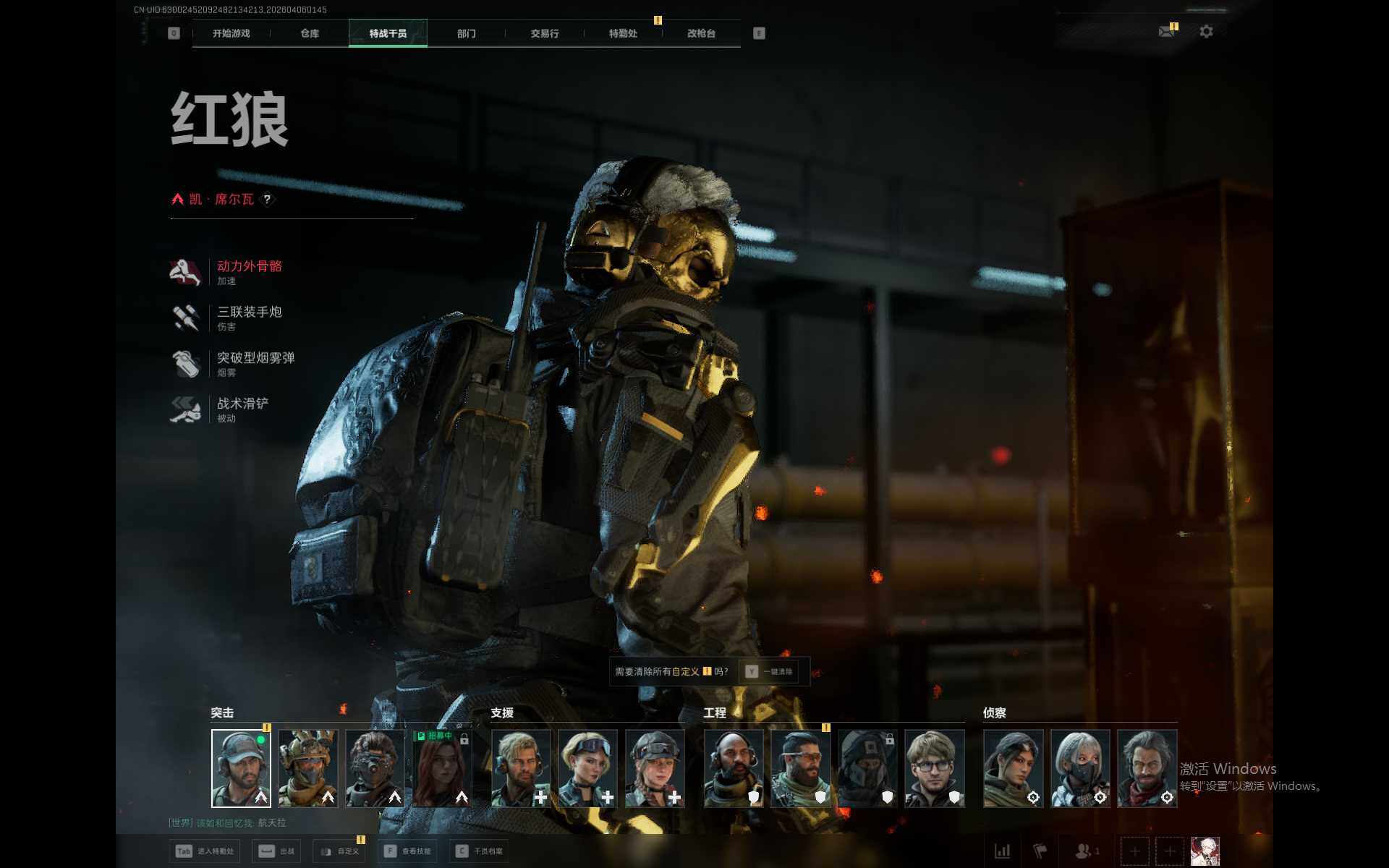The image size is (1389, 868).
Task: Open the 改枪台 gunsmith tab
Action: coord(701,33)
